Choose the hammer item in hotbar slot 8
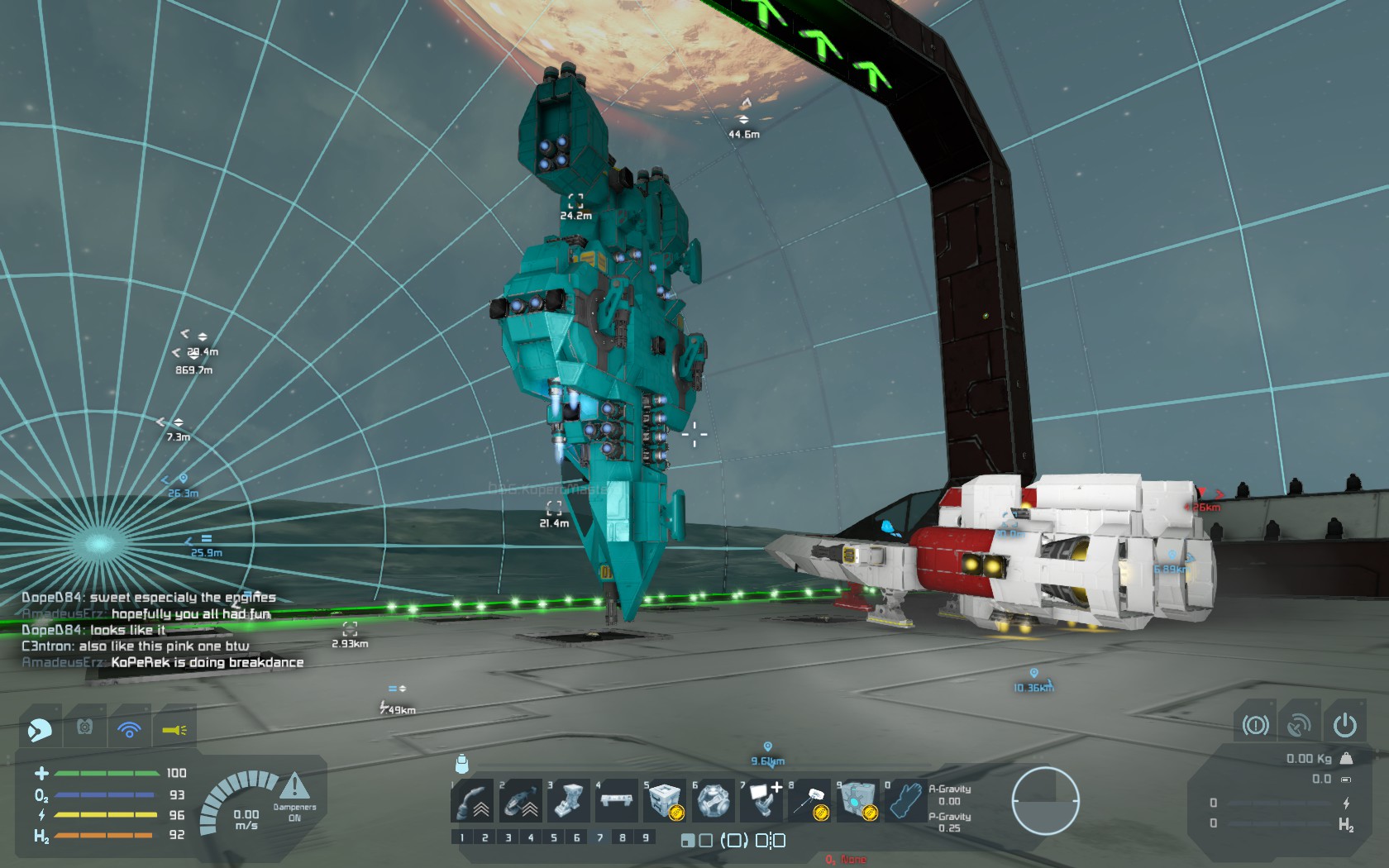 [x=809, y=800]
